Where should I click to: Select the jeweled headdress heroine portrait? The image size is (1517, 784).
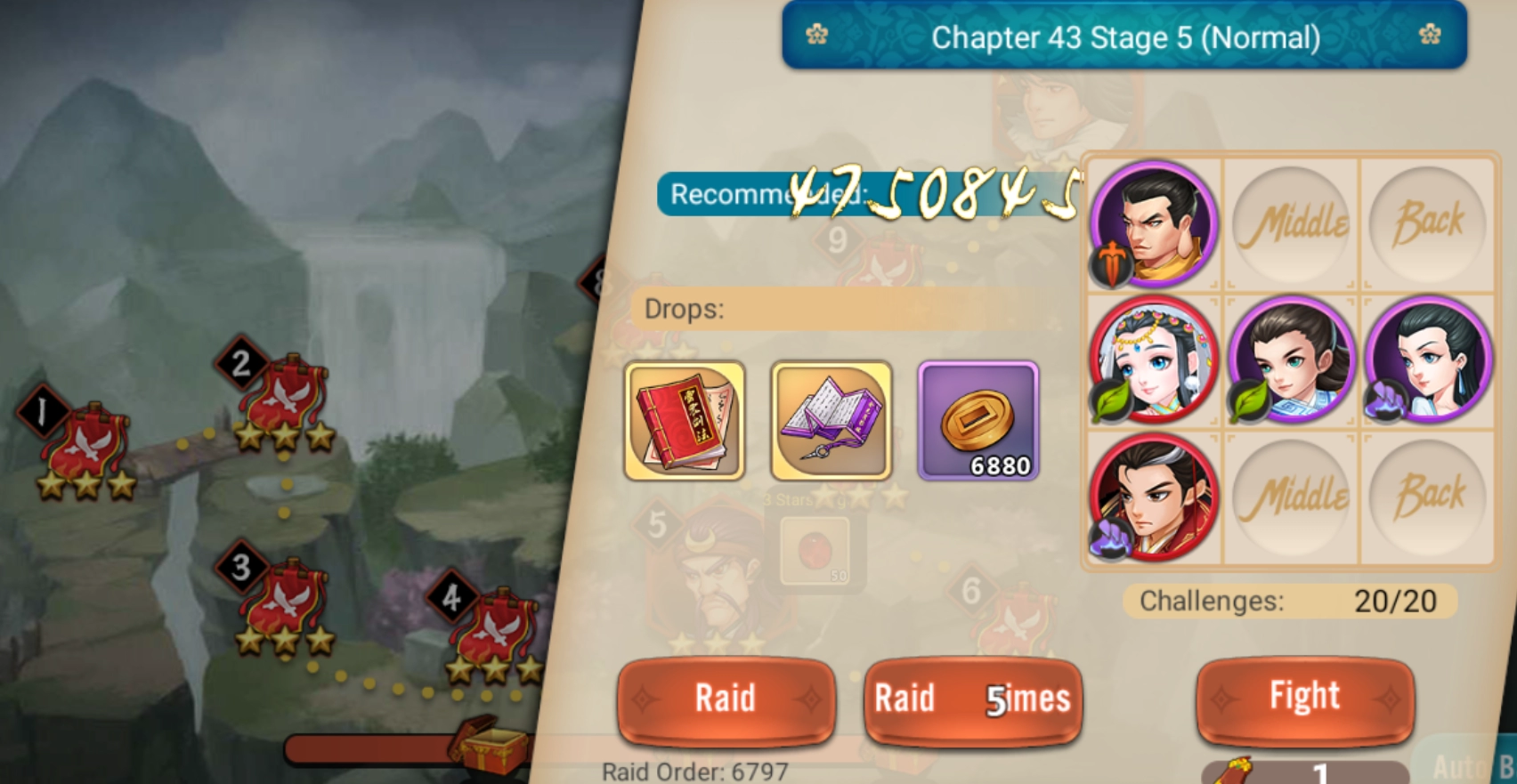(x=1155, y=360)
